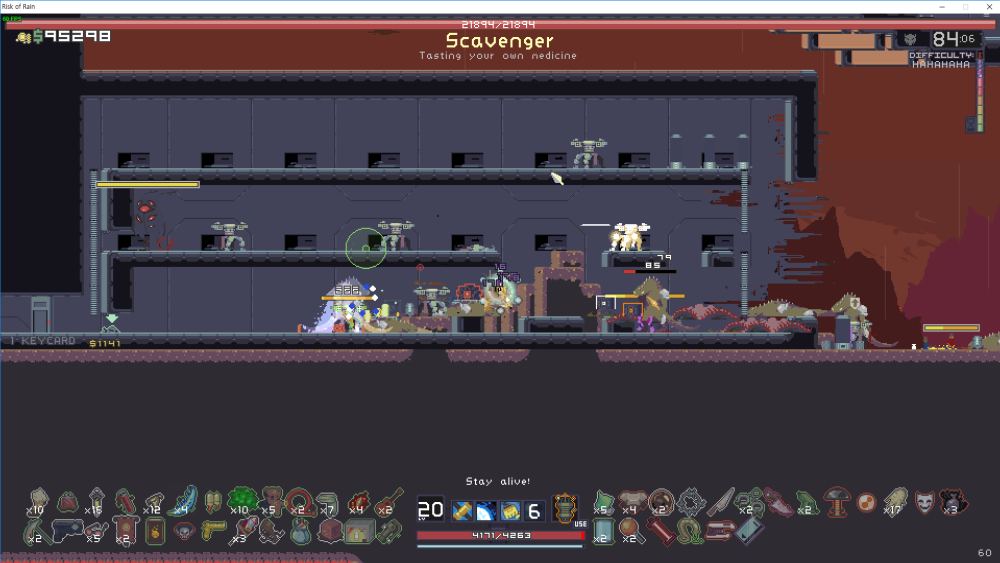Screen dimensions: 1000x563
Task: Click the mushroom item icon
Action: [x=836, y=498]
